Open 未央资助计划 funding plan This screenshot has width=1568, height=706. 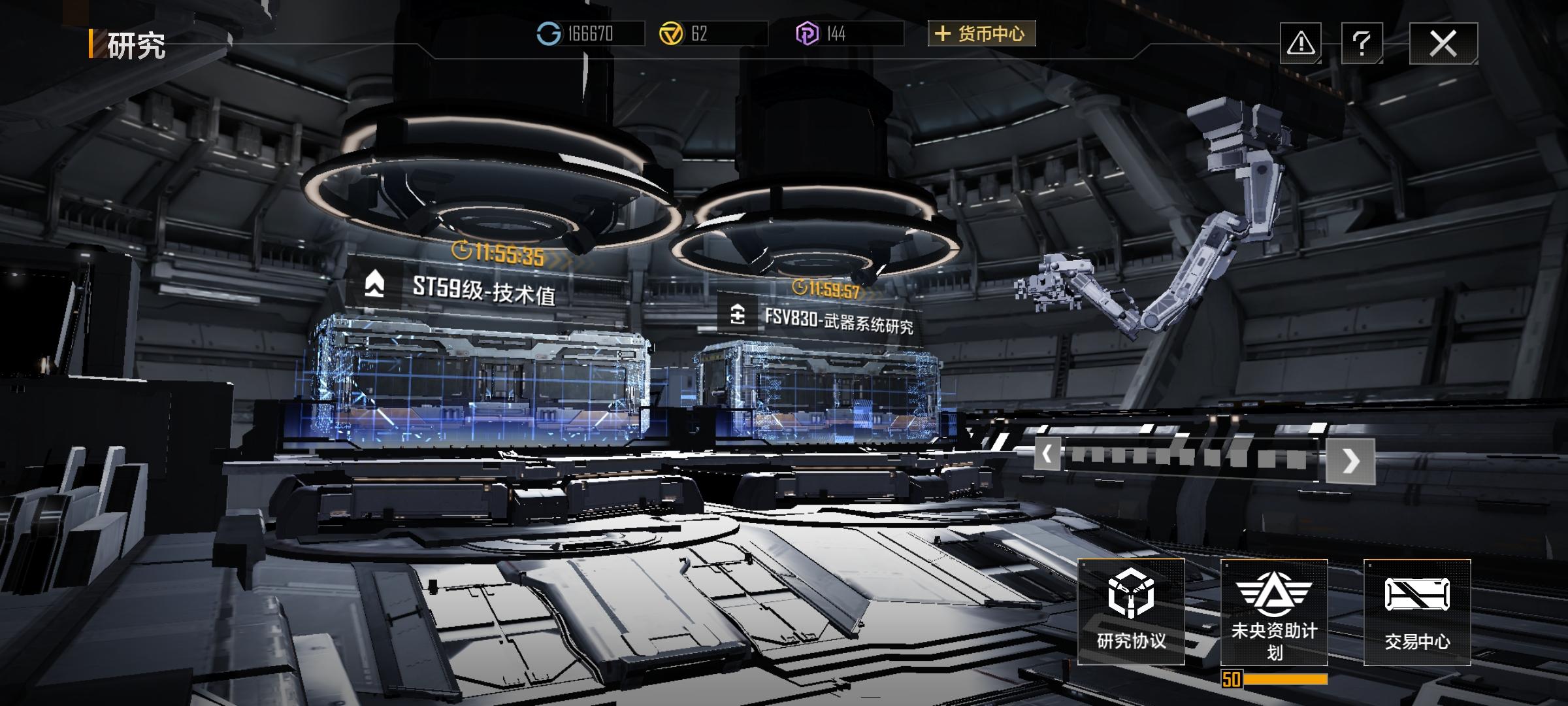click(1274, 612)
